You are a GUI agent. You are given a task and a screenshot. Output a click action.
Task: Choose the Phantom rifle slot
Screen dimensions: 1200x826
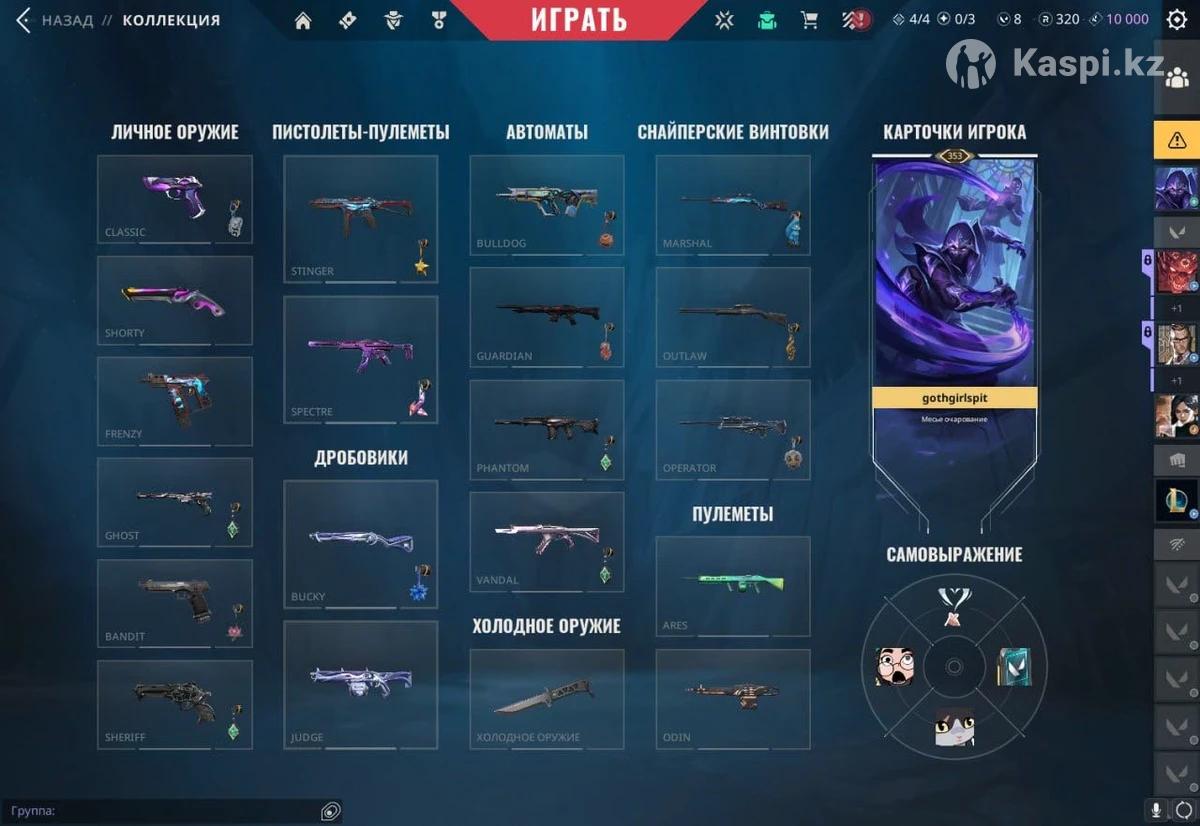pos(546,429)
